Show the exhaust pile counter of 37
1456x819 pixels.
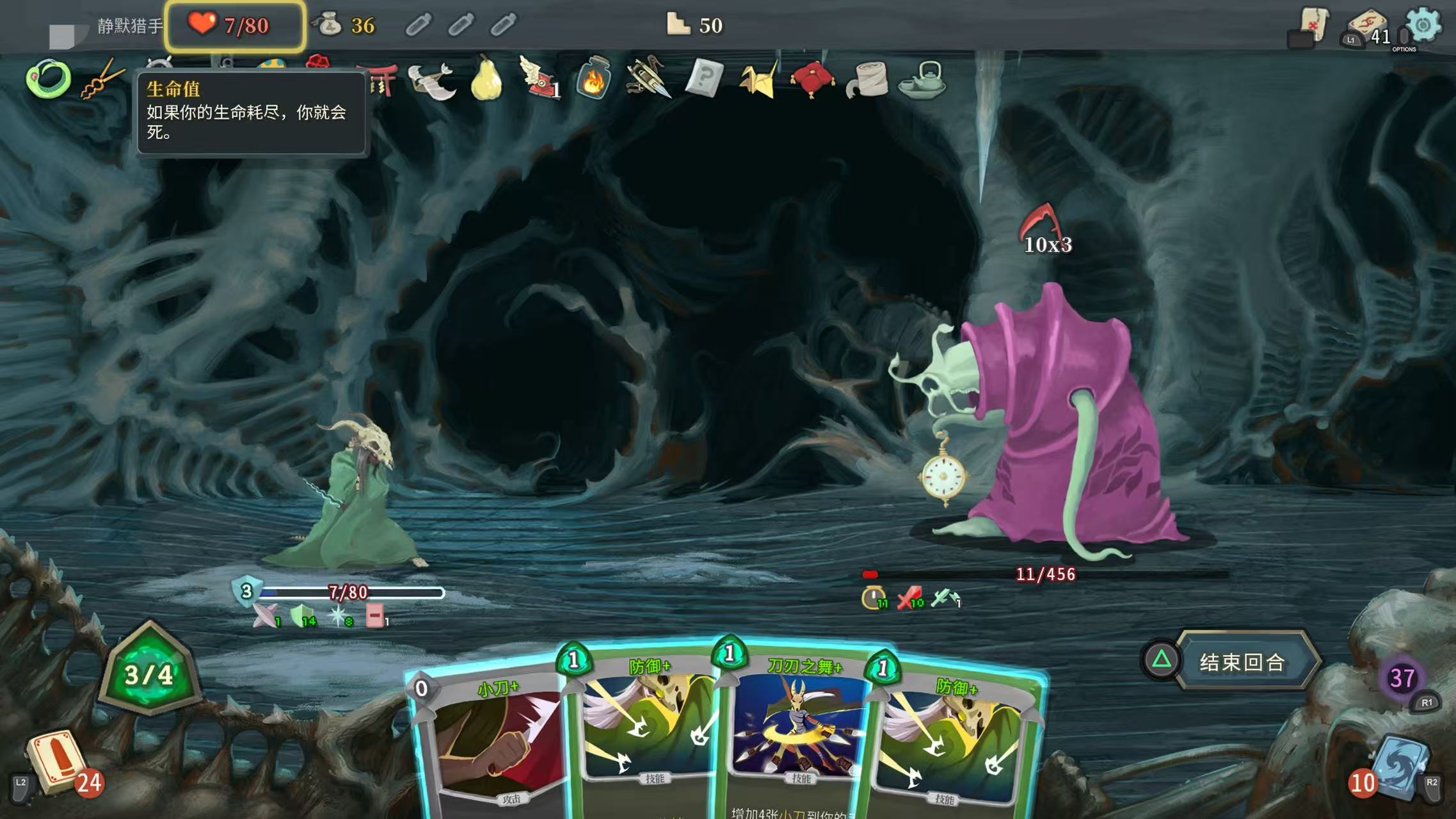1402,678
